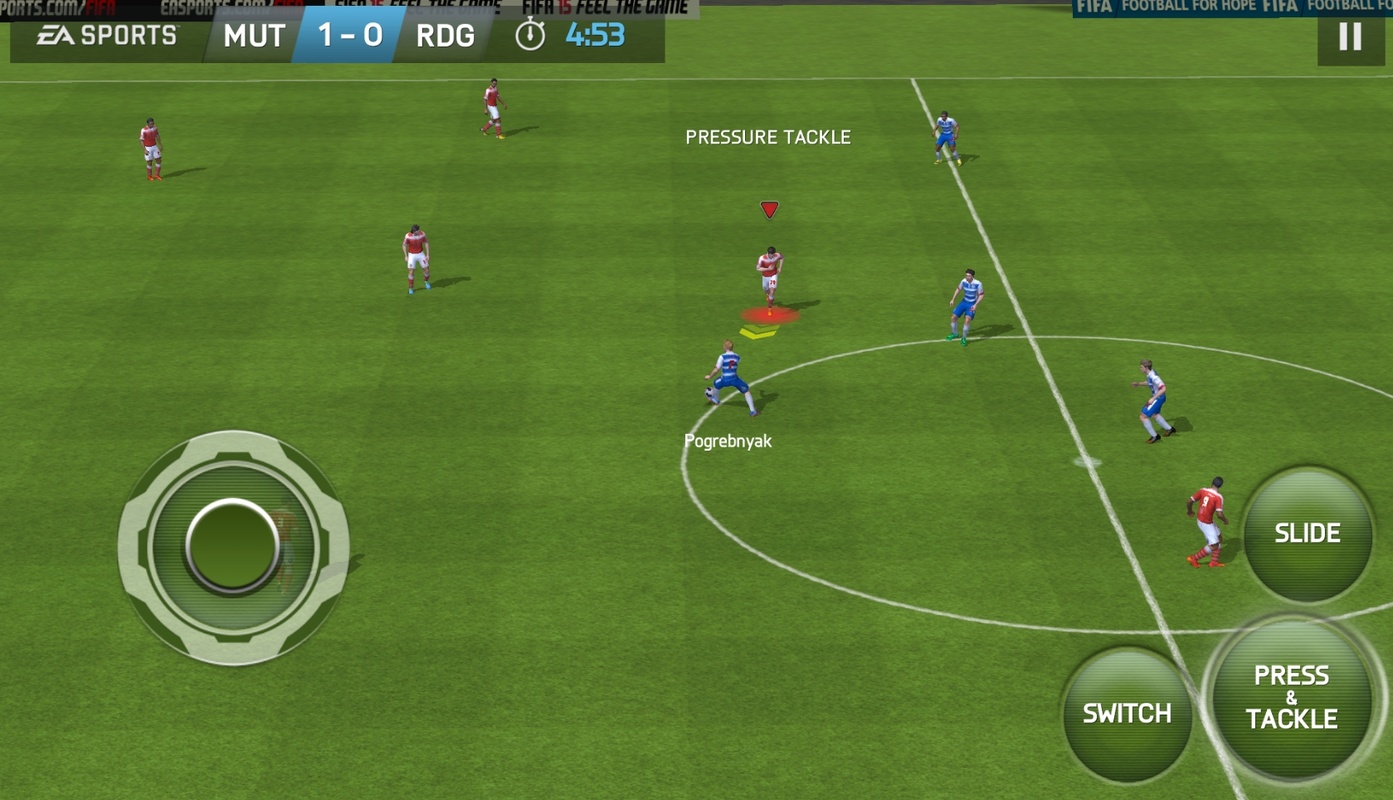1393x800 pixels.
Task: Touch the virtual joystick thumb pad
Action: [232, 546]
